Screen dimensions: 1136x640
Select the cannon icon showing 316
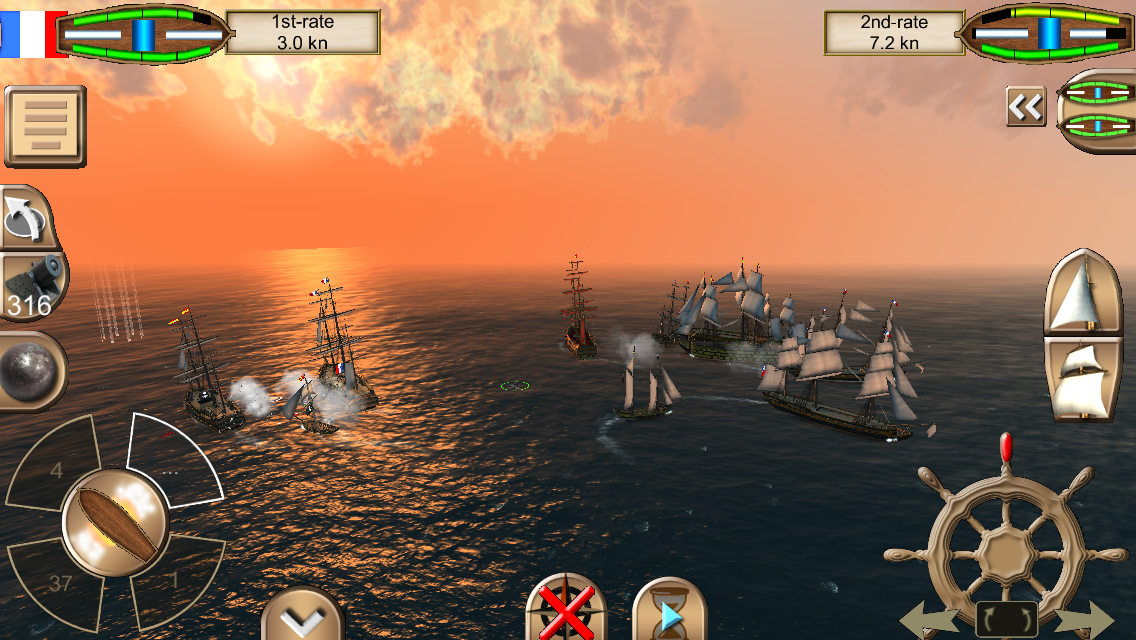33,286
